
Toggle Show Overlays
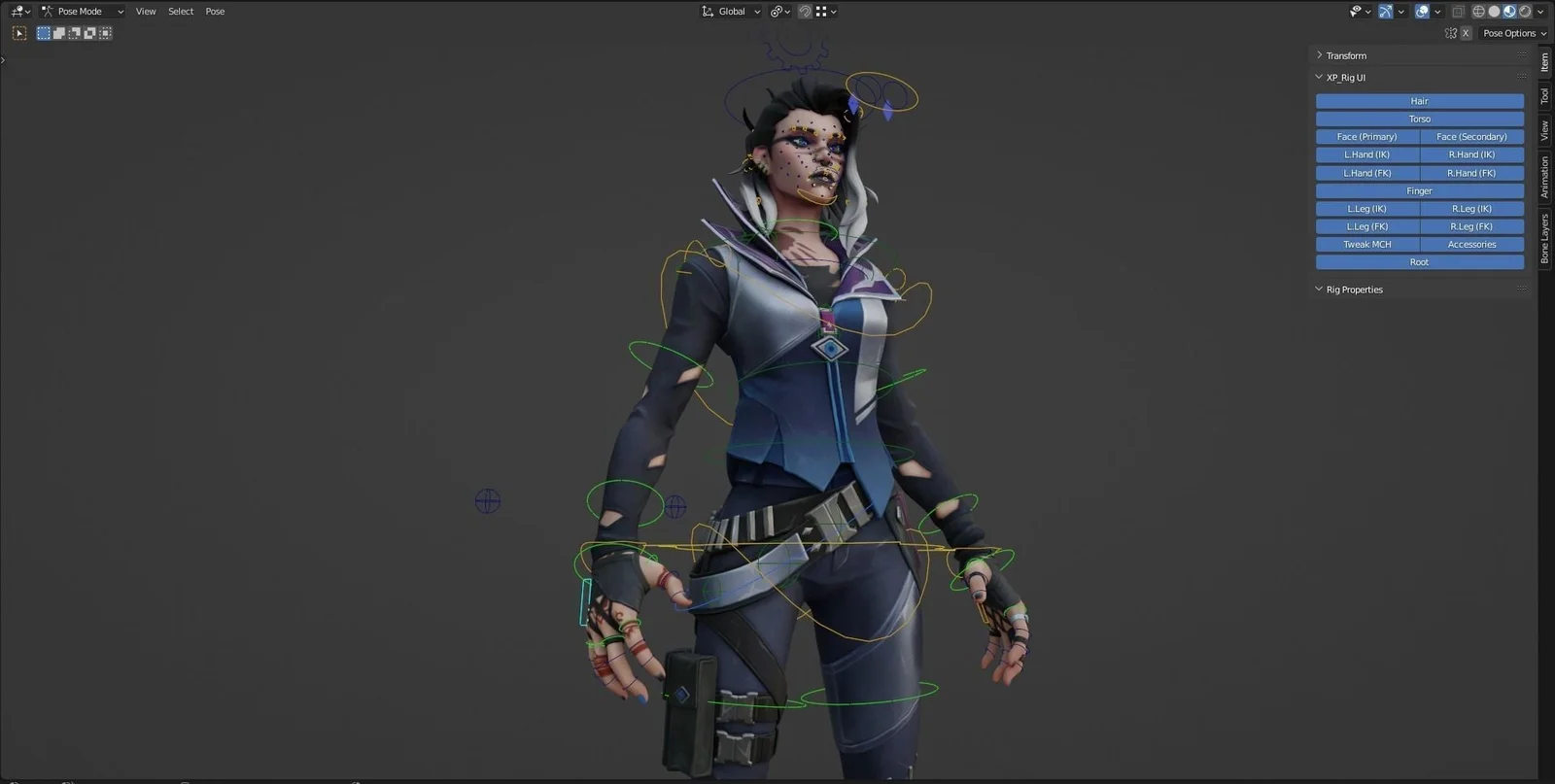1422,11
